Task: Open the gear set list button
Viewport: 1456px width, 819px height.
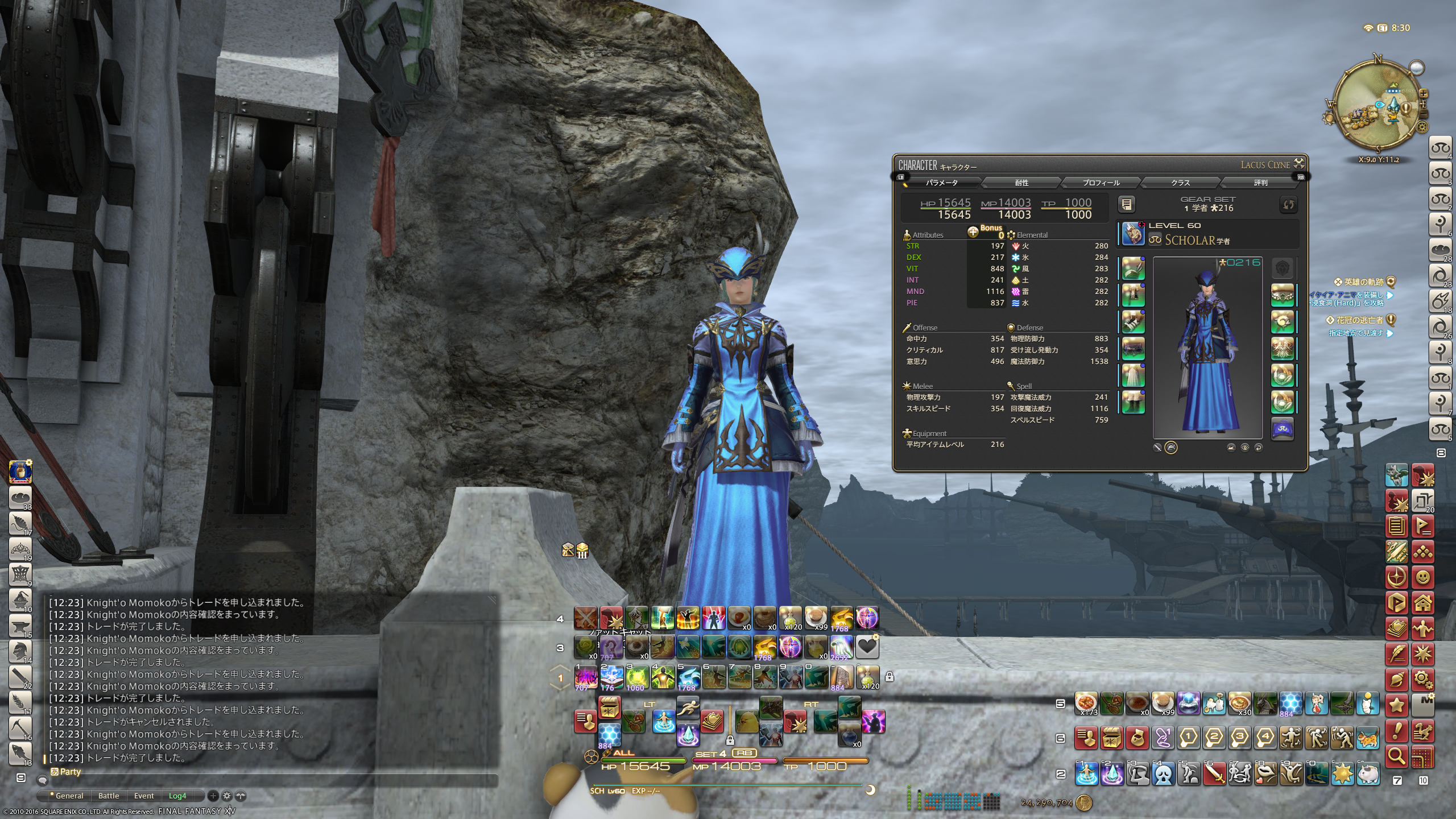Action: coord(1126,204)
